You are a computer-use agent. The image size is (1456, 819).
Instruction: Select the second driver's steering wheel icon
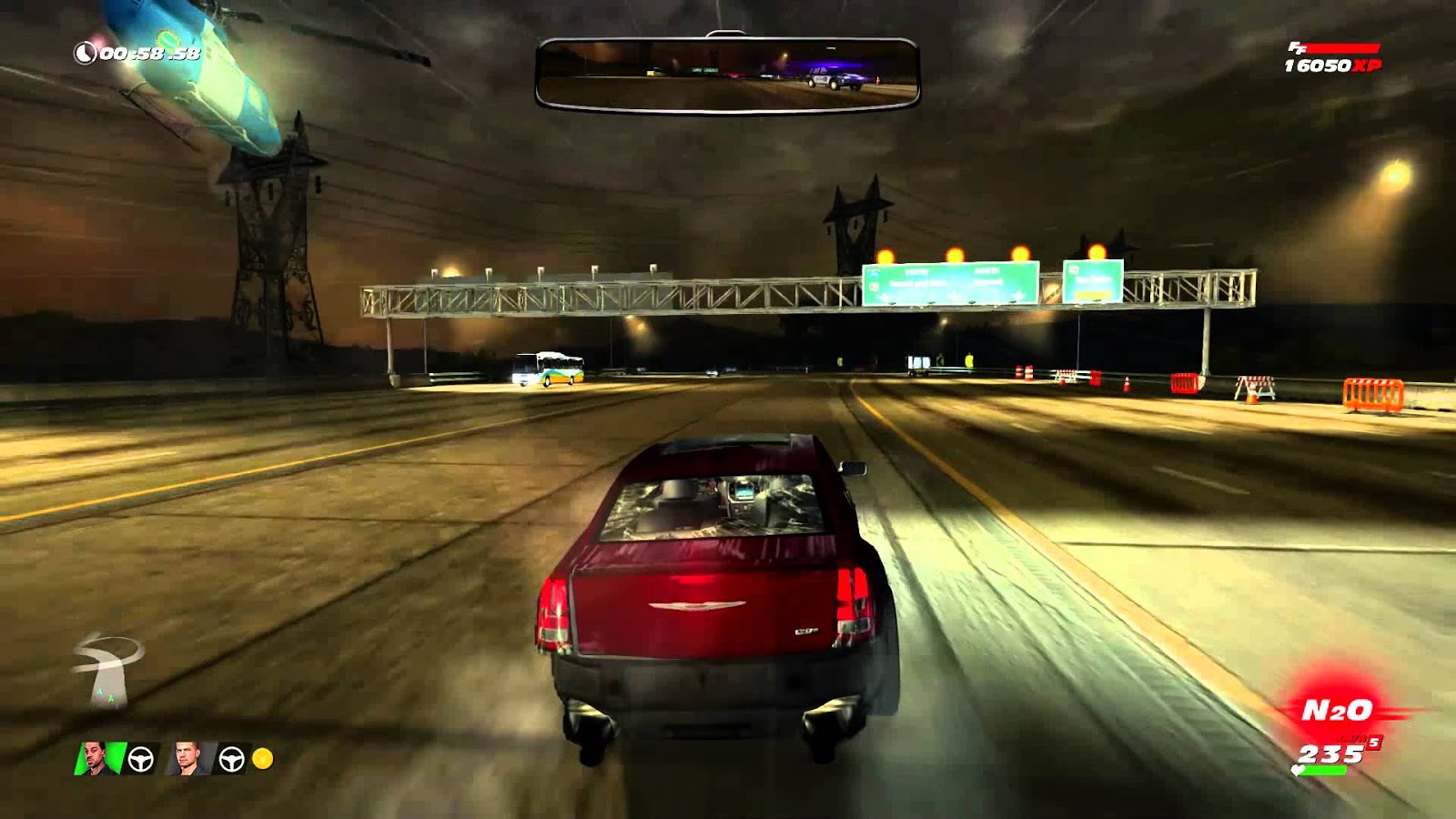pyautogui.click(x=231, y=759)
